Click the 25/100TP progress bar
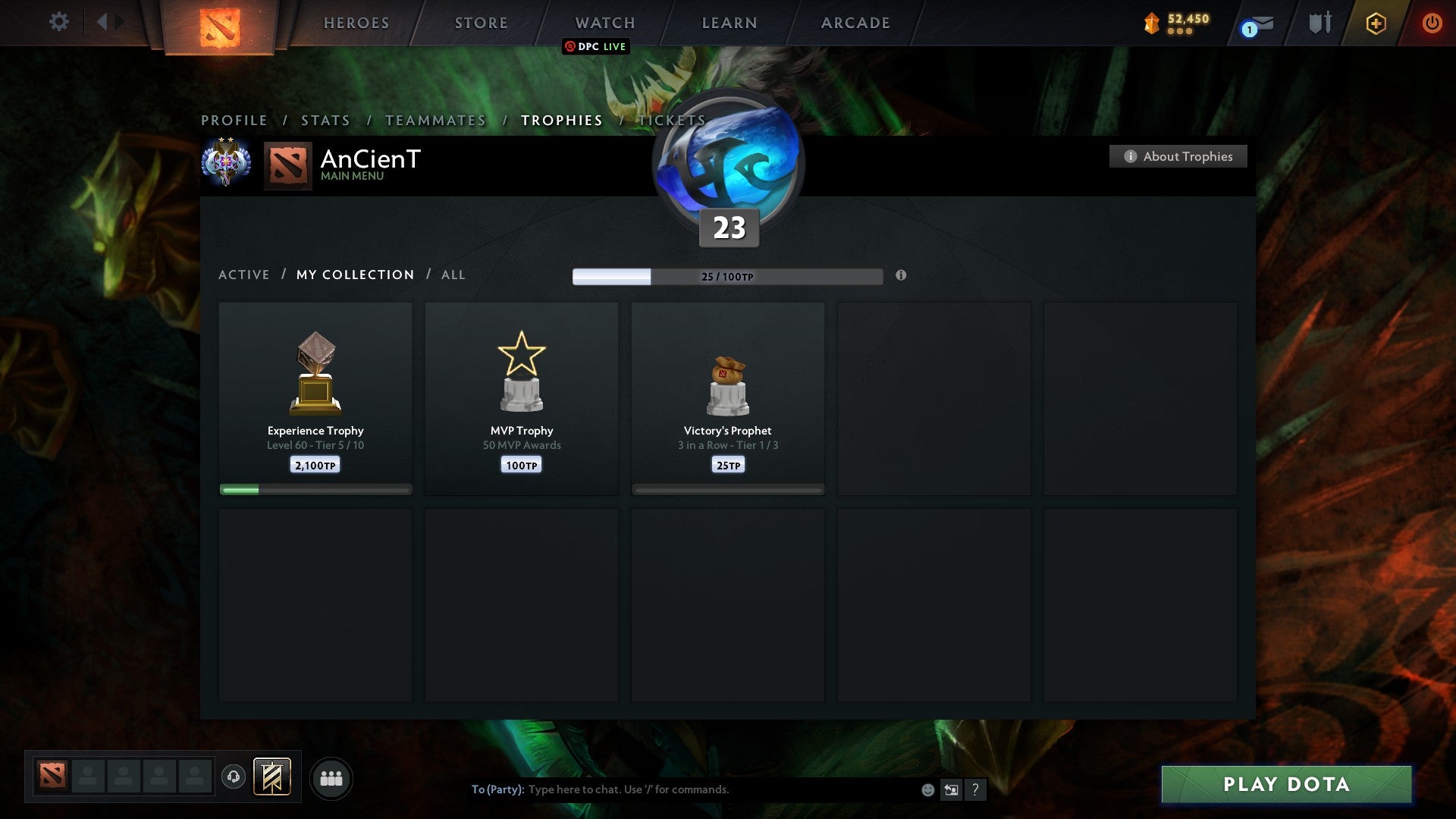1456x819 pixels. click(x=728, y=277)
